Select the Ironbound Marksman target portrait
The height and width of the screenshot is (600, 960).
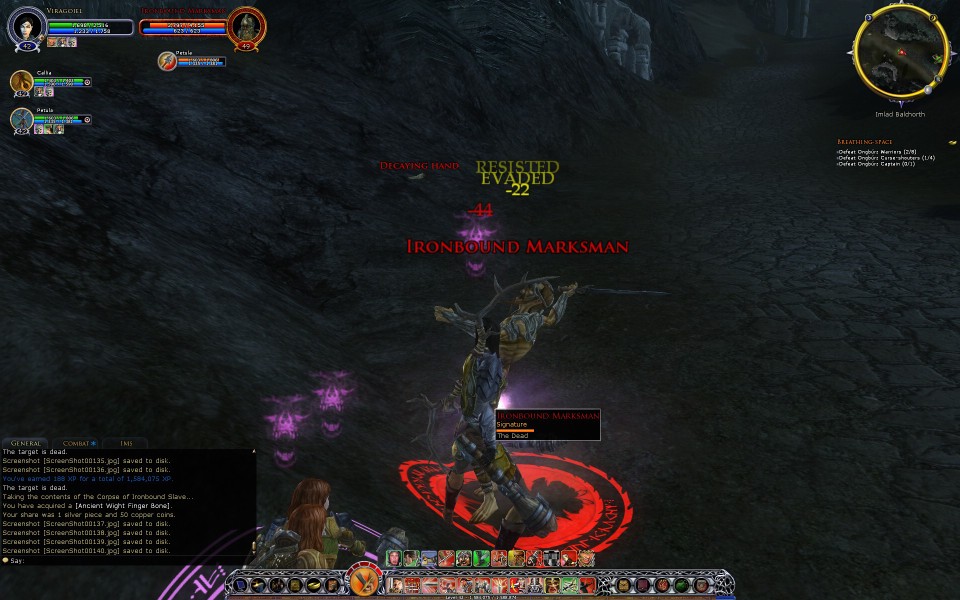pos(246,26)
